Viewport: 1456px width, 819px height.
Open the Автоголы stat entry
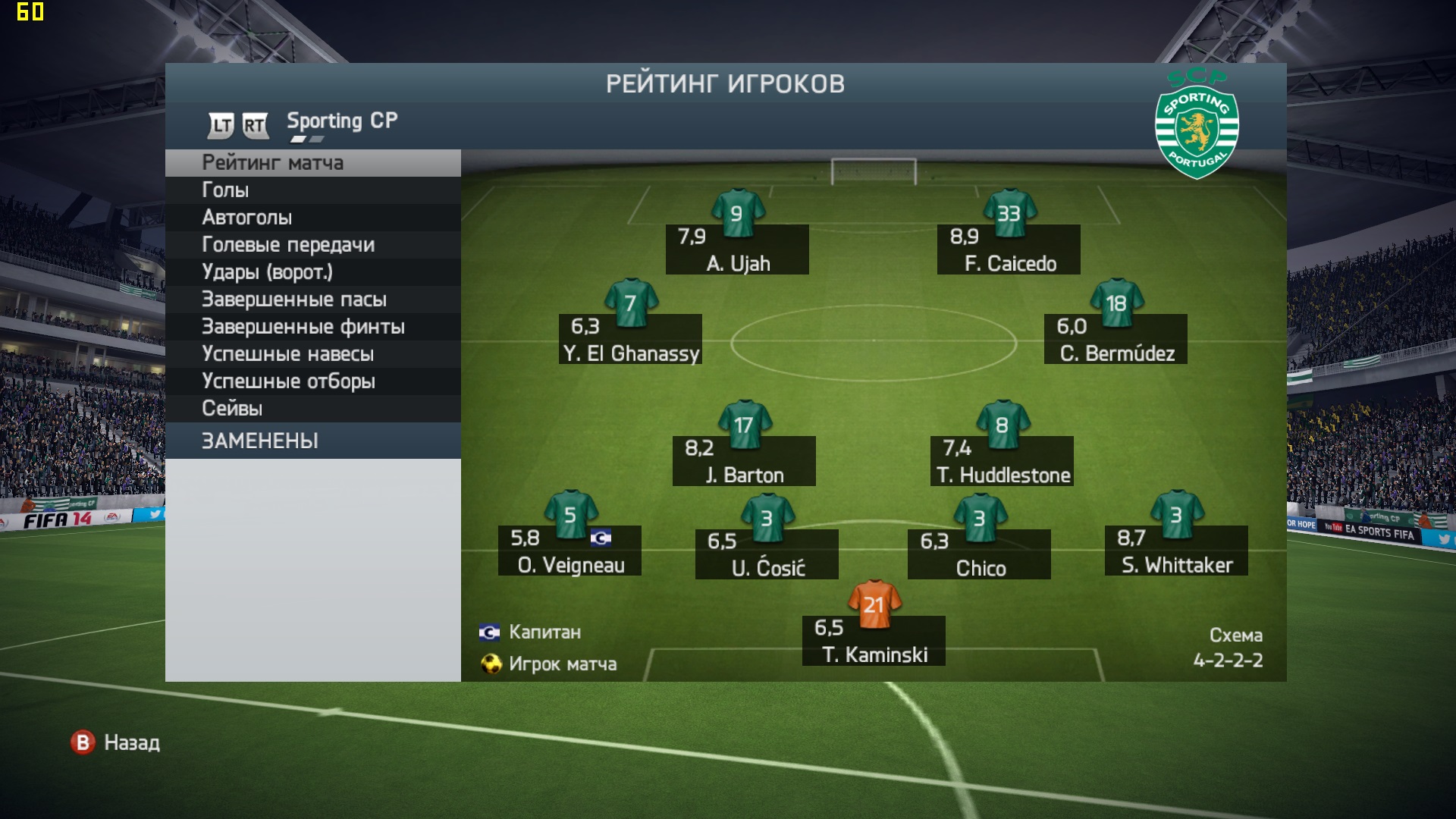pos(312,218)
